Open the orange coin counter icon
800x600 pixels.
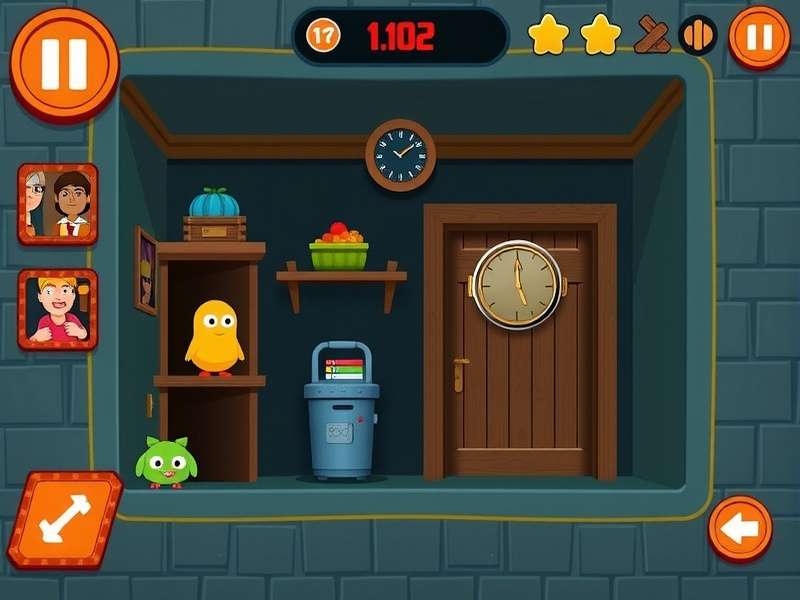click(323, 36)
